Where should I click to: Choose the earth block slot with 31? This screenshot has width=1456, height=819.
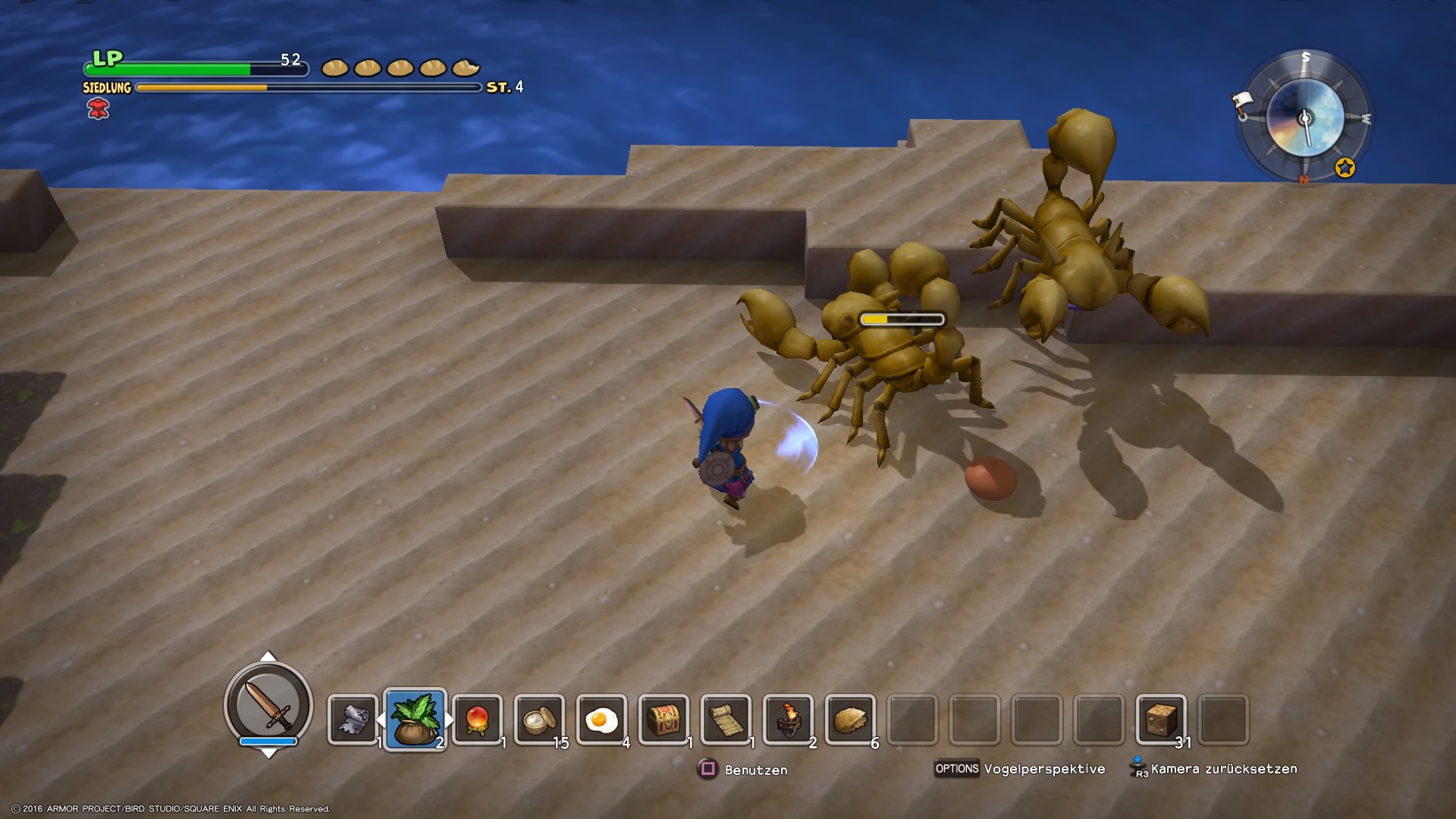point(1161,720)
